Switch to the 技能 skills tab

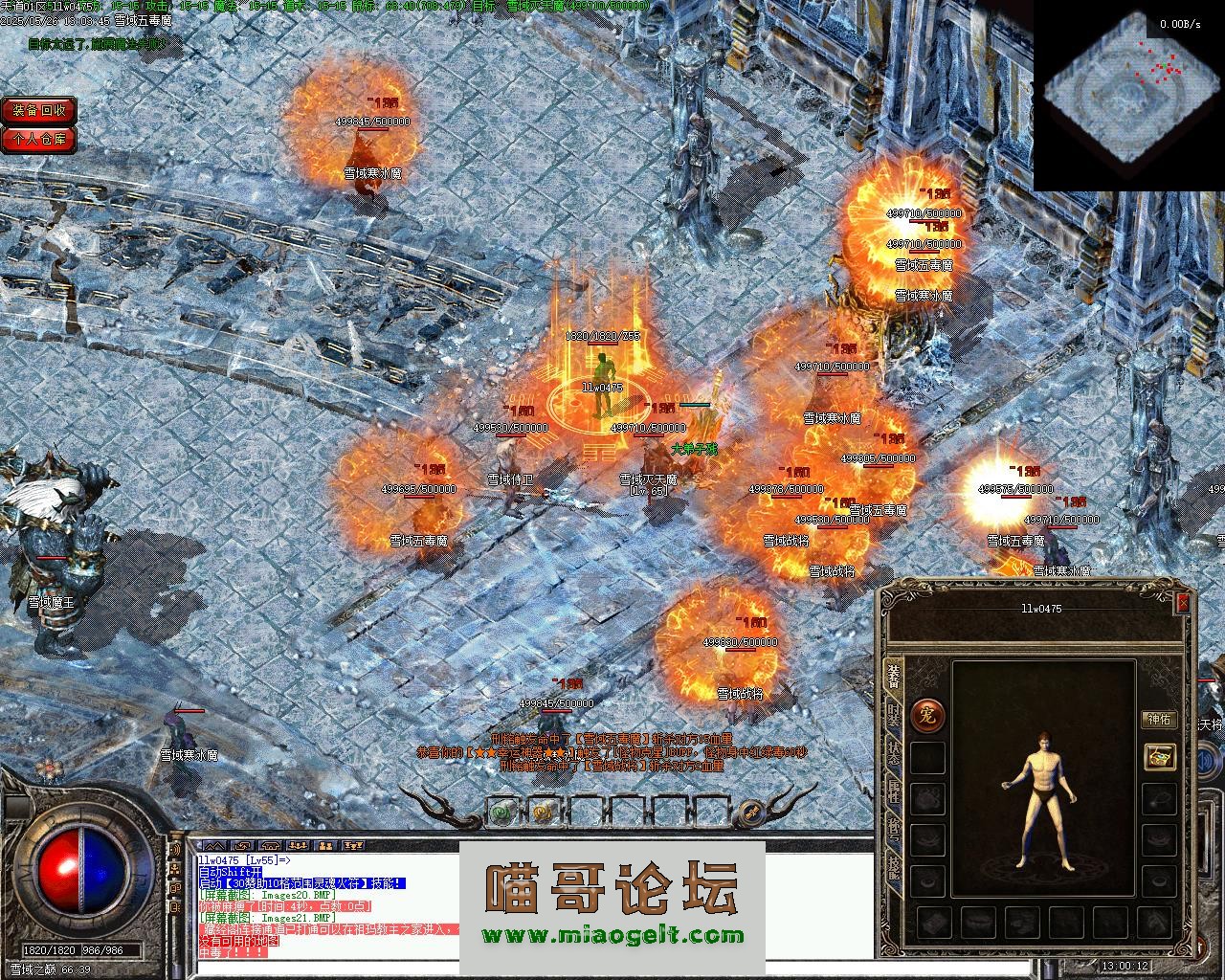pyautogui.click(x=893, y=866)
